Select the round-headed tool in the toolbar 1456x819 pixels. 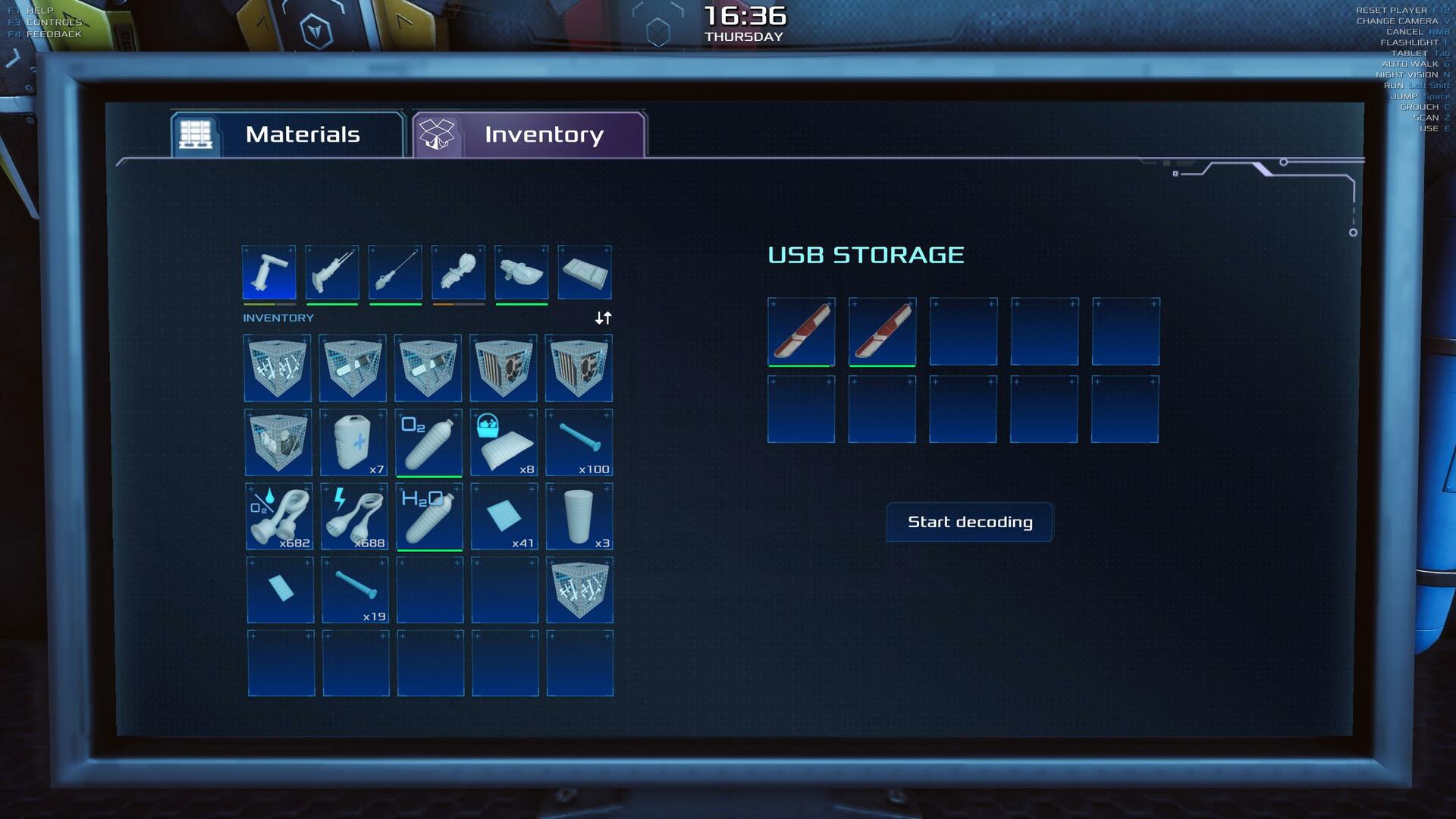point(458,272)
